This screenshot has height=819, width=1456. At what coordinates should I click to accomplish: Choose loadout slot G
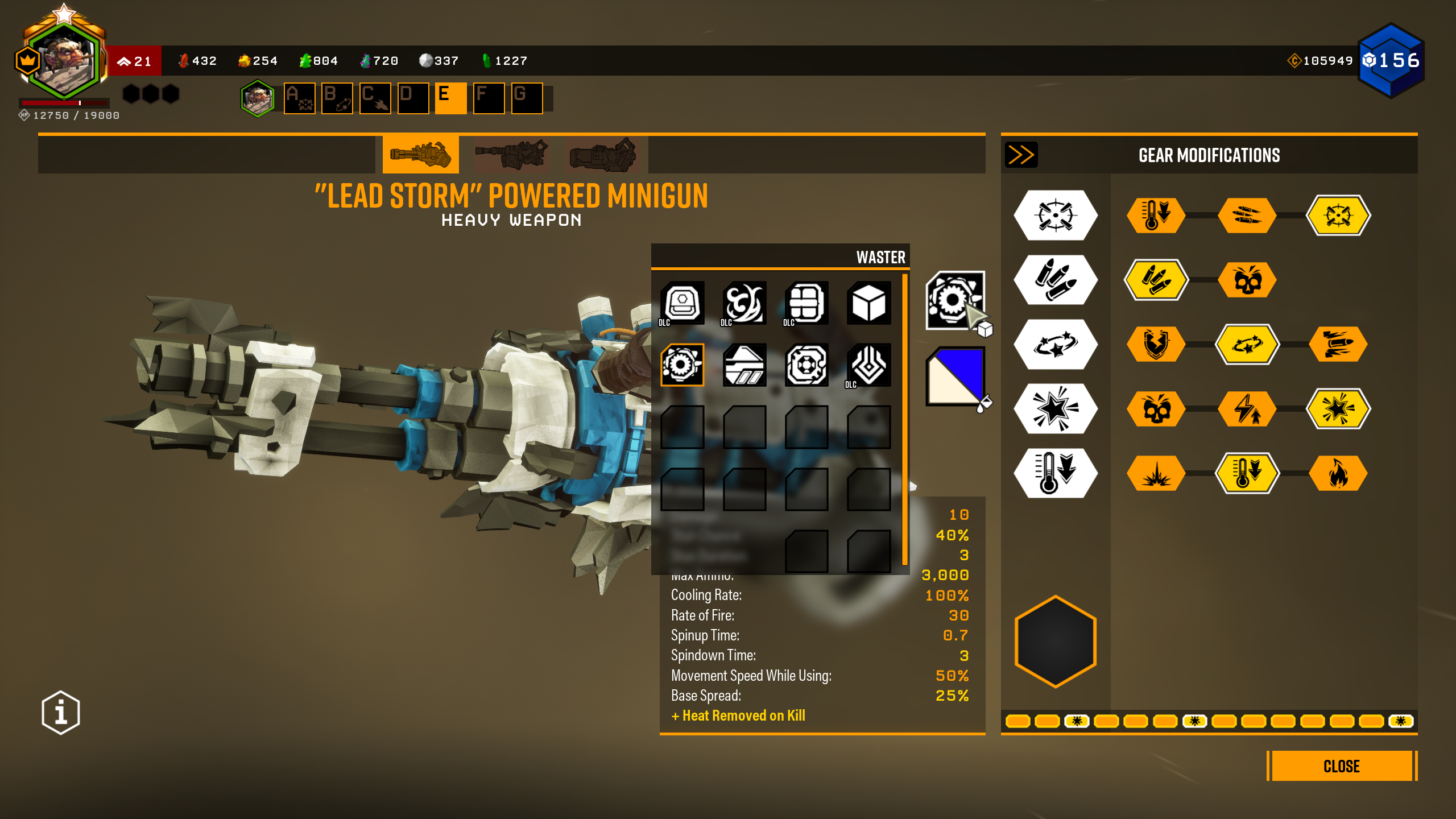527,98
